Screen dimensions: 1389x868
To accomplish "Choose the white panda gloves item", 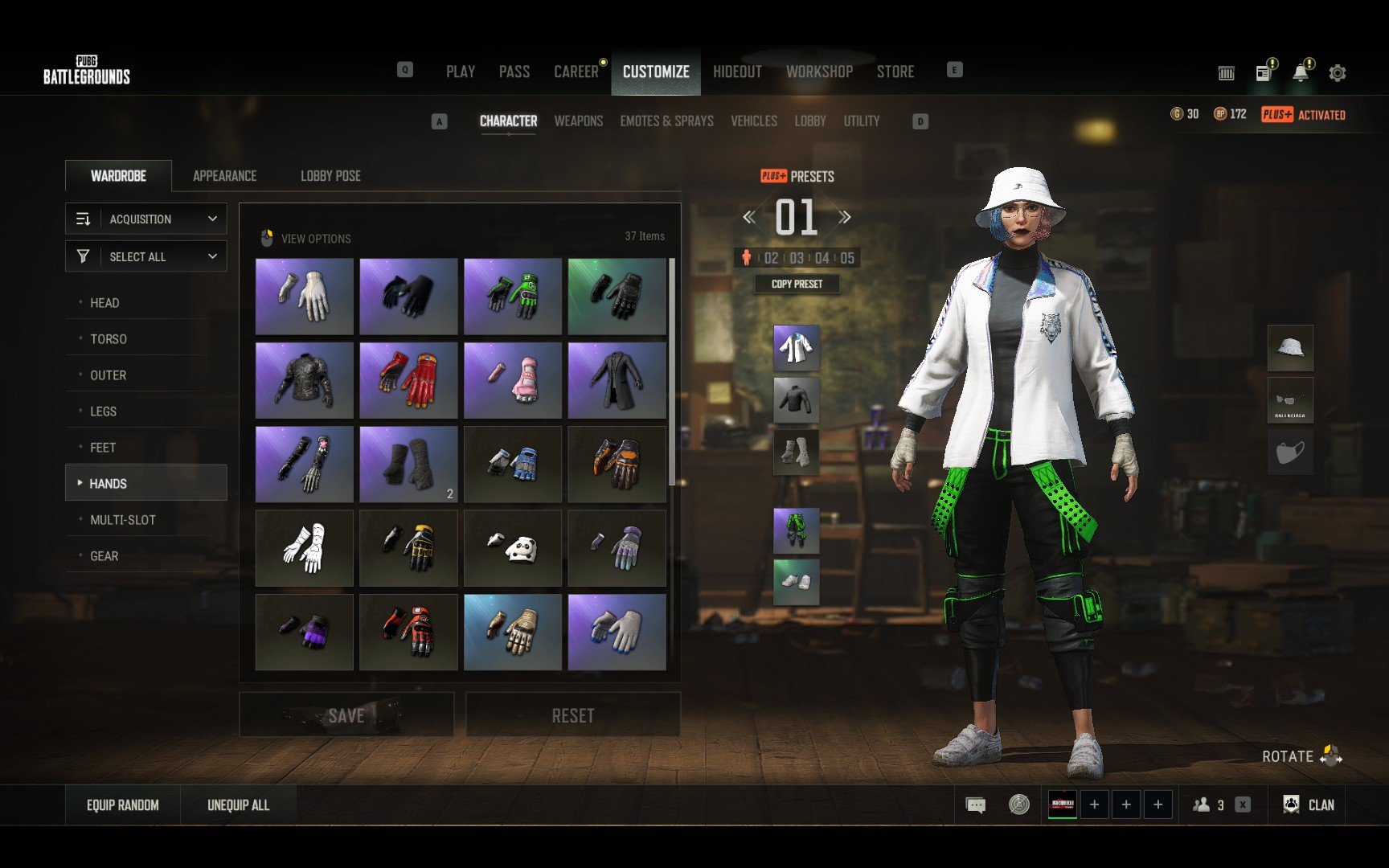I will tap(513, 549).
